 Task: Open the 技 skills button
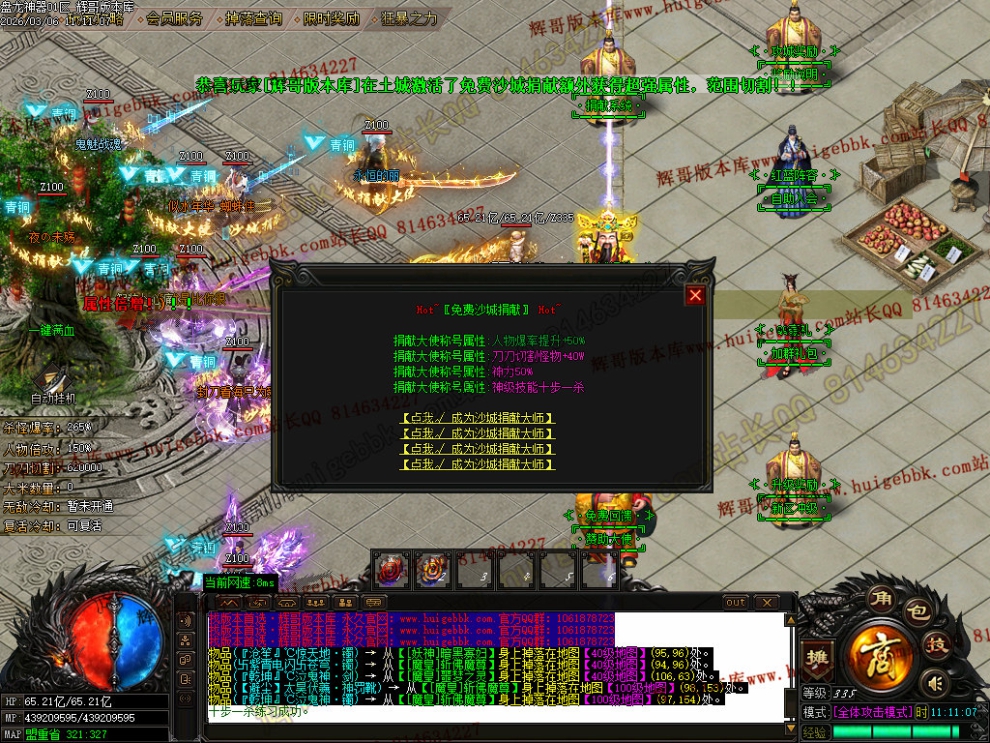coord(936,644)
